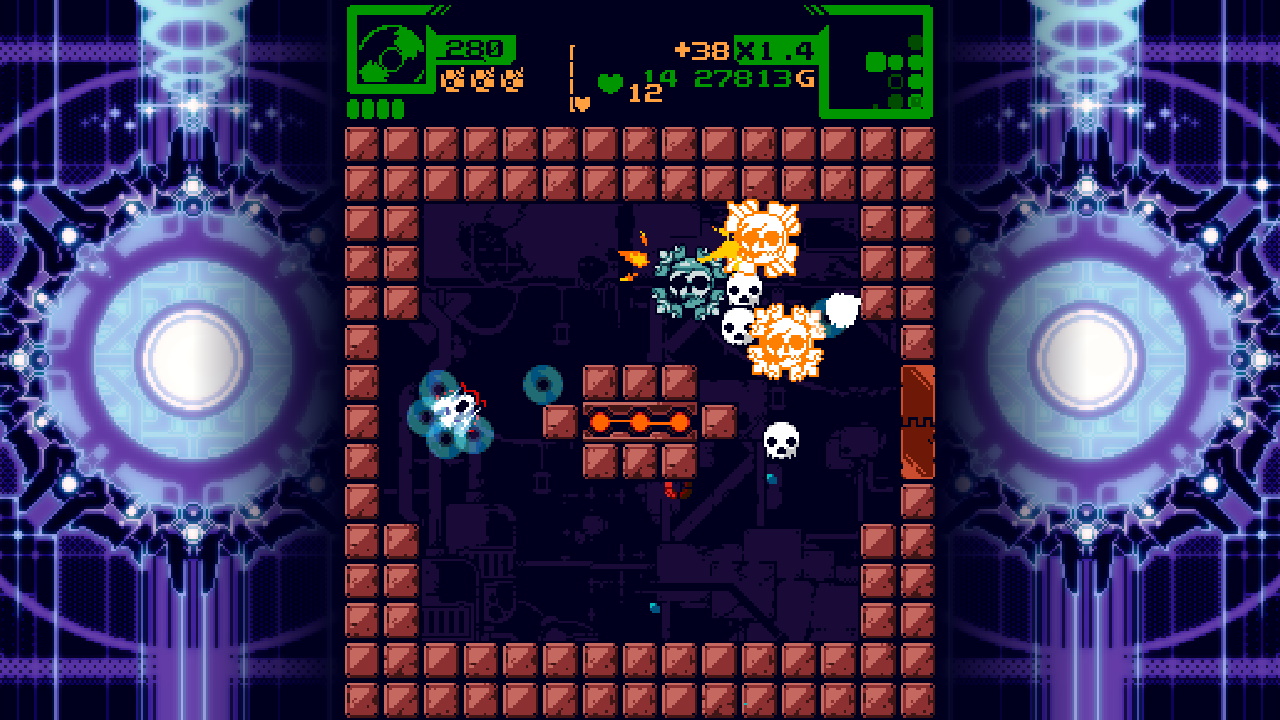
Task: Click the third orange skull token in the HUD
Action: (x=512, y=80)
